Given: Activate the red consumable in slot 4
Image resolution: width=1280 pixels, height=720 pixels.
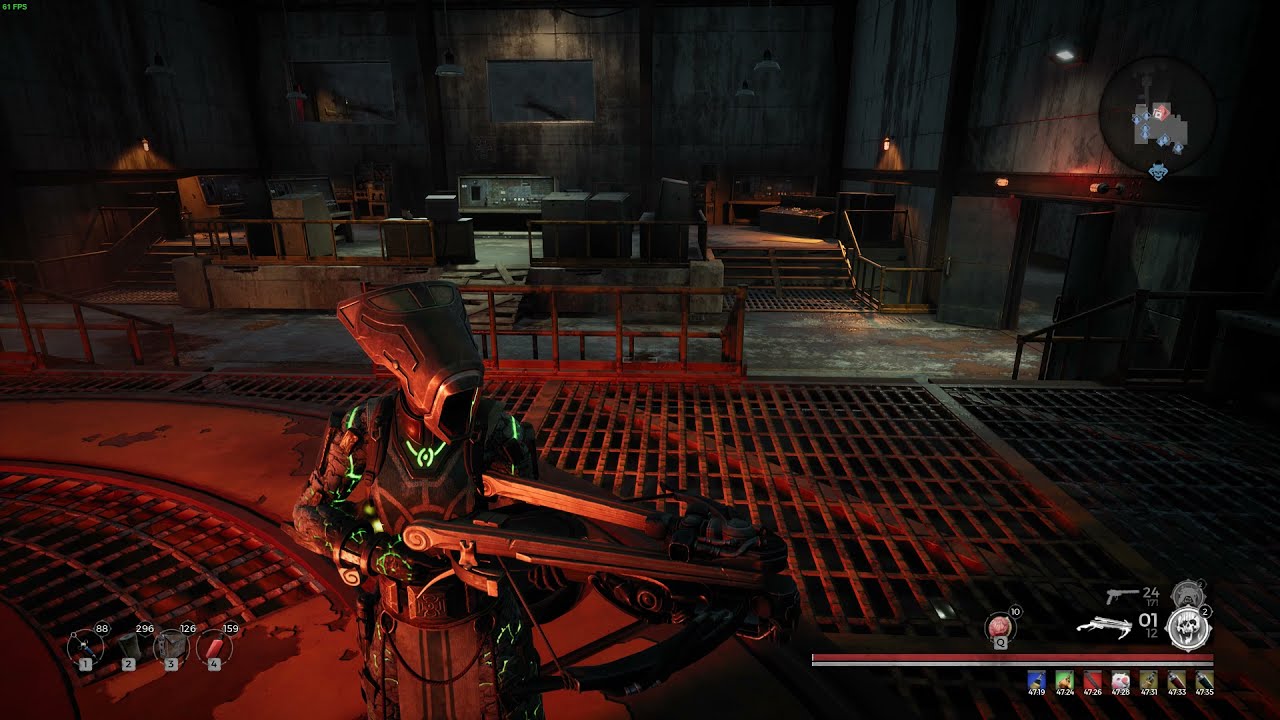Looking at the screenshot, I should point(214,647).
